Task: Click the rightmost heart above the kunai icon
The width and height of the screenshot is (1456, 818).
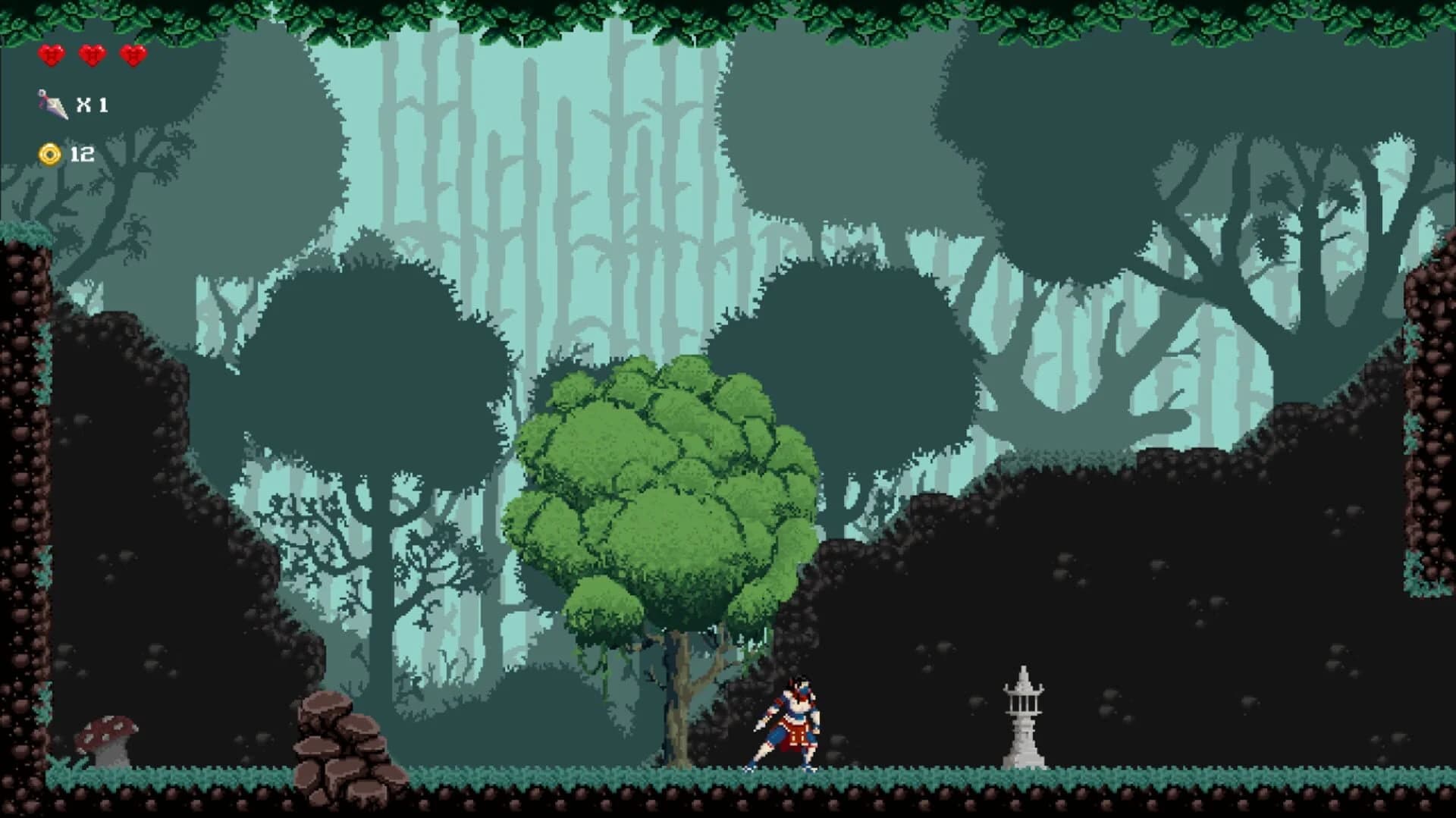Action: point(133,54)
